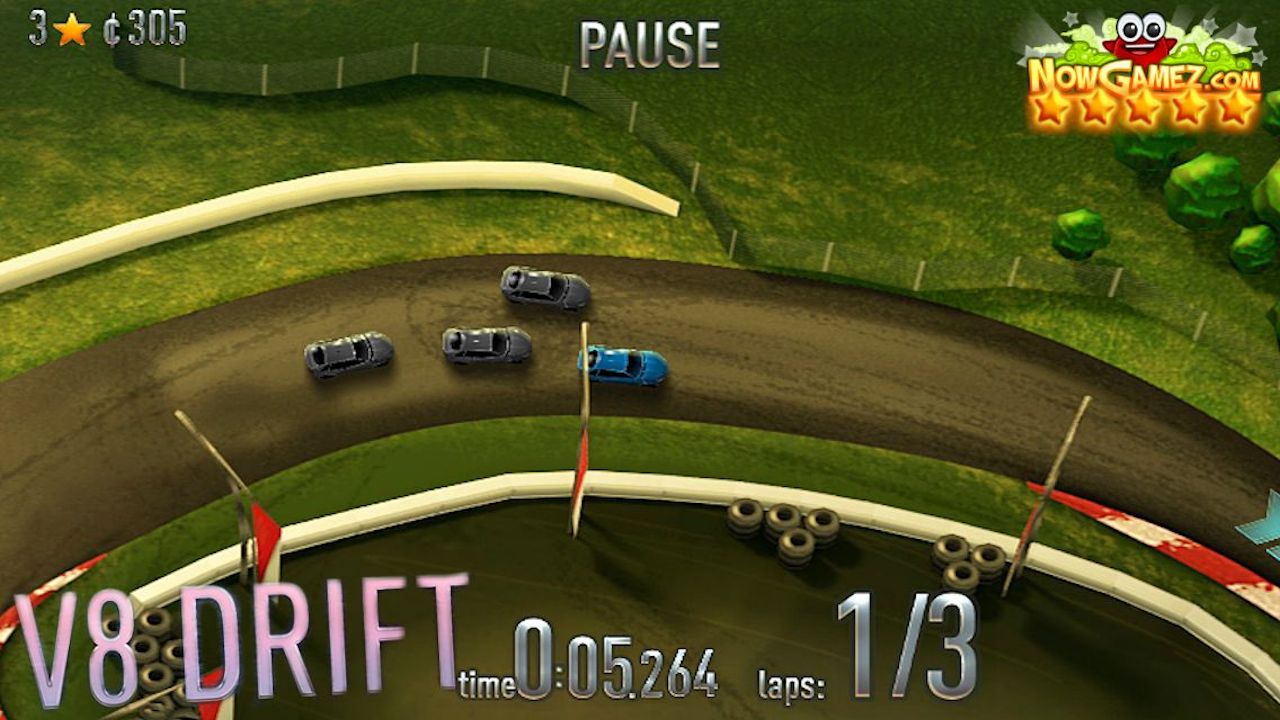
Task: Click the middle rating star below the logo
Action: 1141,108
